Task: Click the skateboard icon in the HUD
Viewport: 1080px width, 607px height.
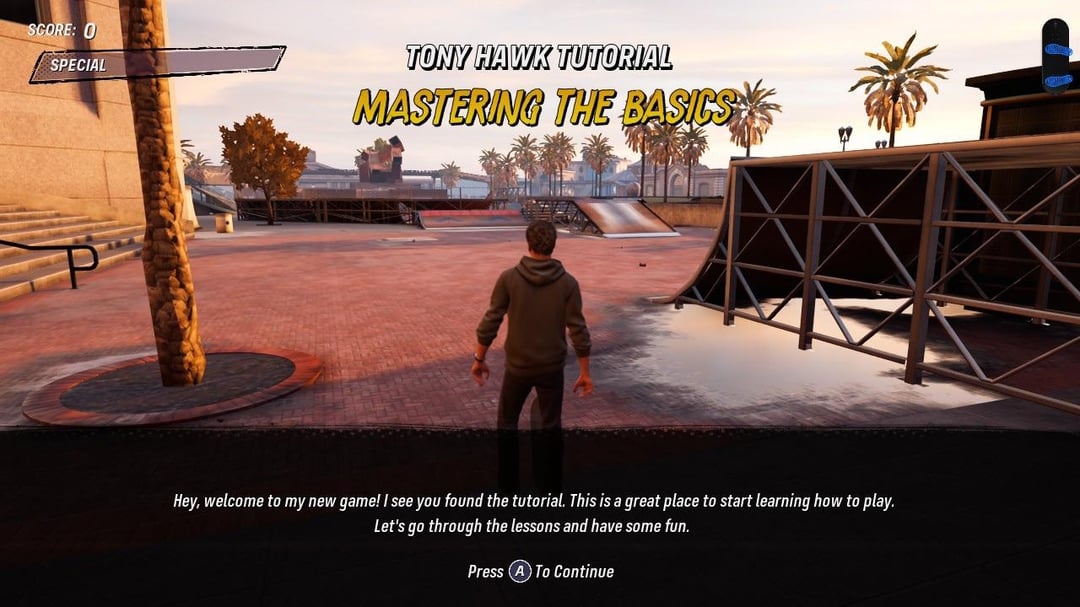Action: (x=1055, y=53)
